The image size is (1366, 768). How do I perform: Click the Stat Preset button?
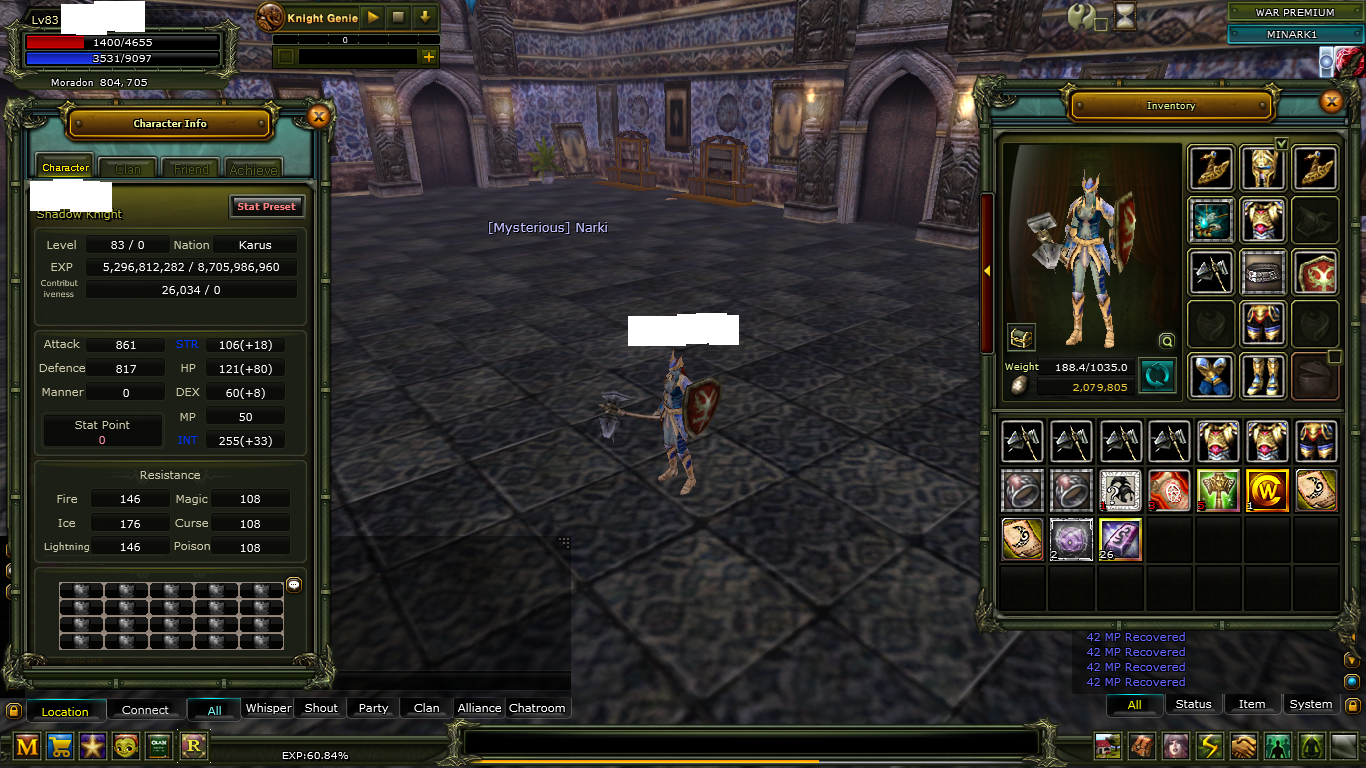click(x=266, y=206)
